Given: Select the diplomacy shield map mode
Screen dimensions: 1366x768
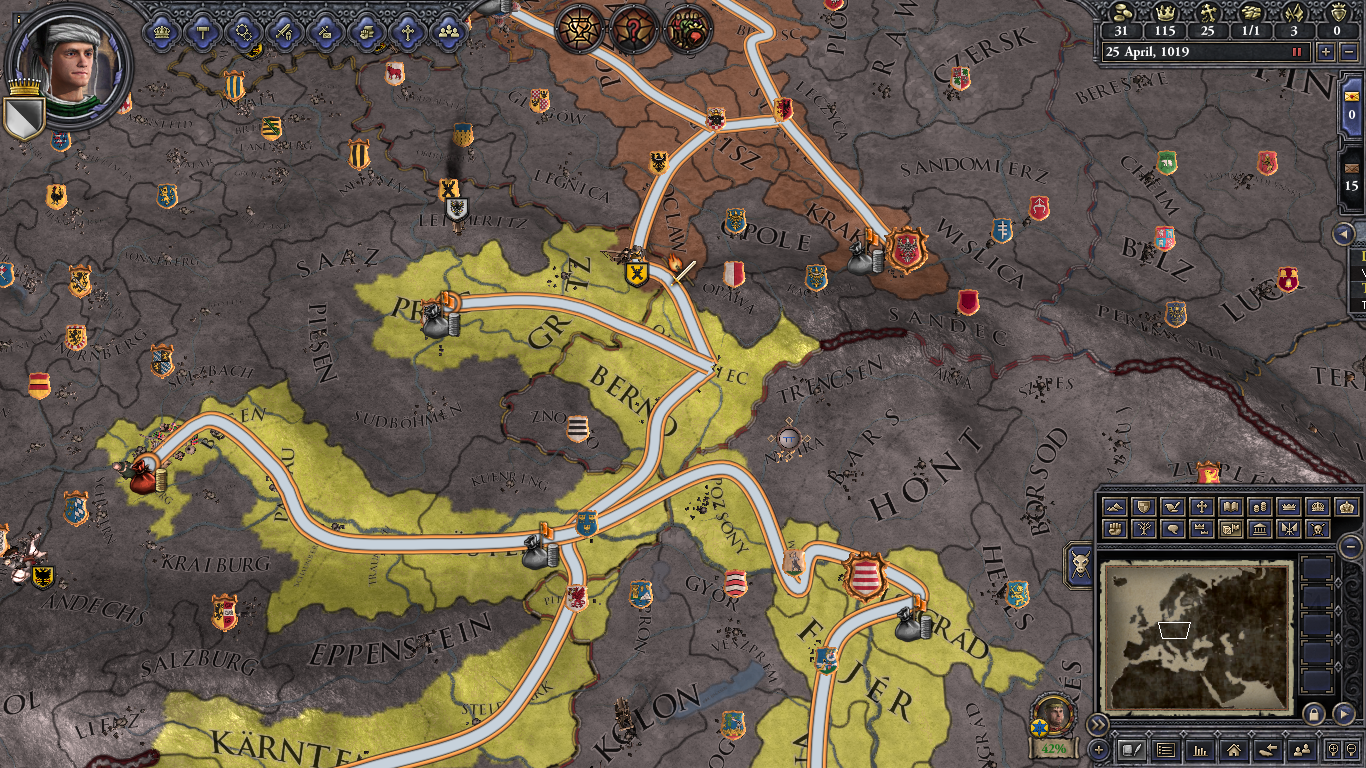Looking at the screenshot, I should [1145, 506].
